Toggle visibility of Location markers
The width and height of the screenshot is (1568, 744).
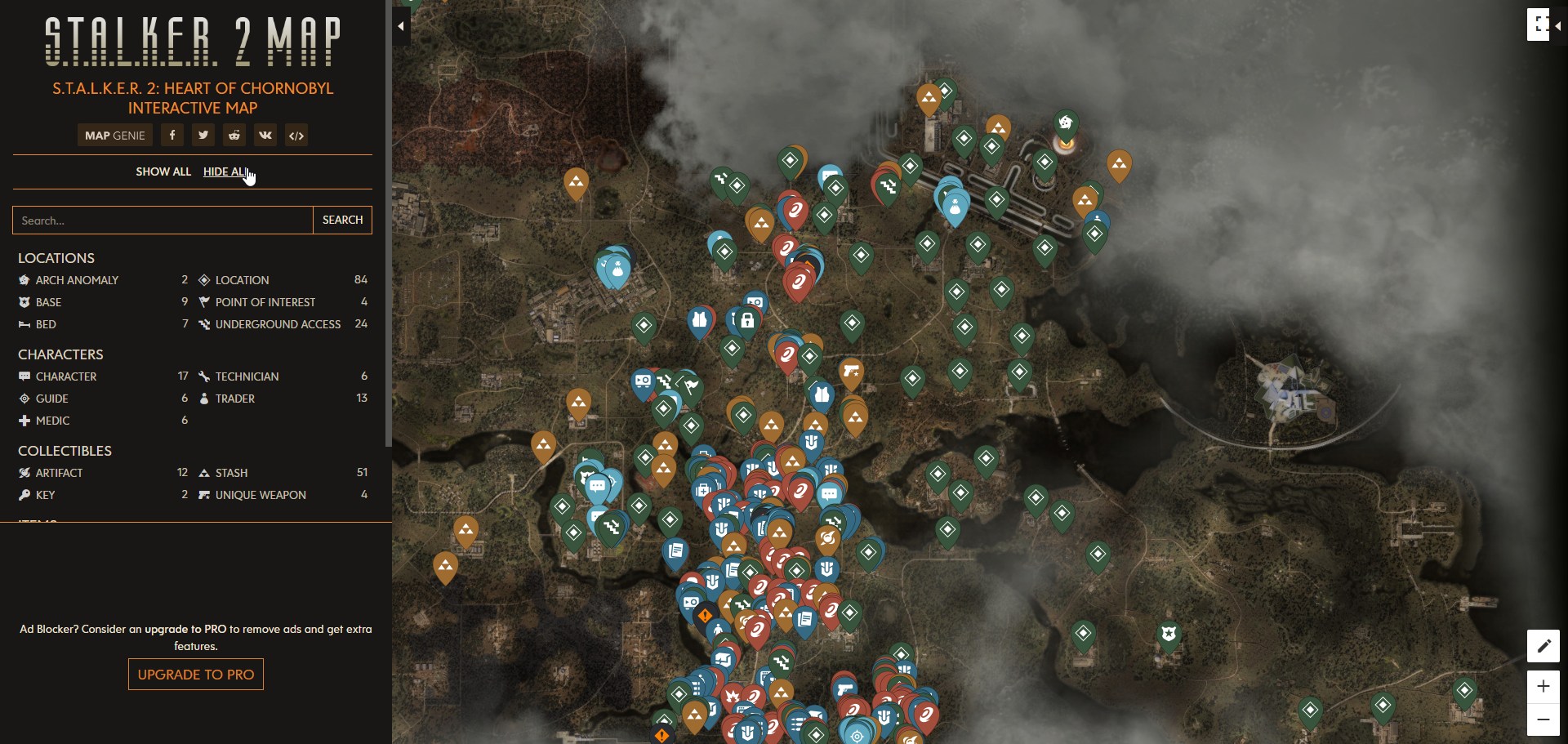pos(203,280)
